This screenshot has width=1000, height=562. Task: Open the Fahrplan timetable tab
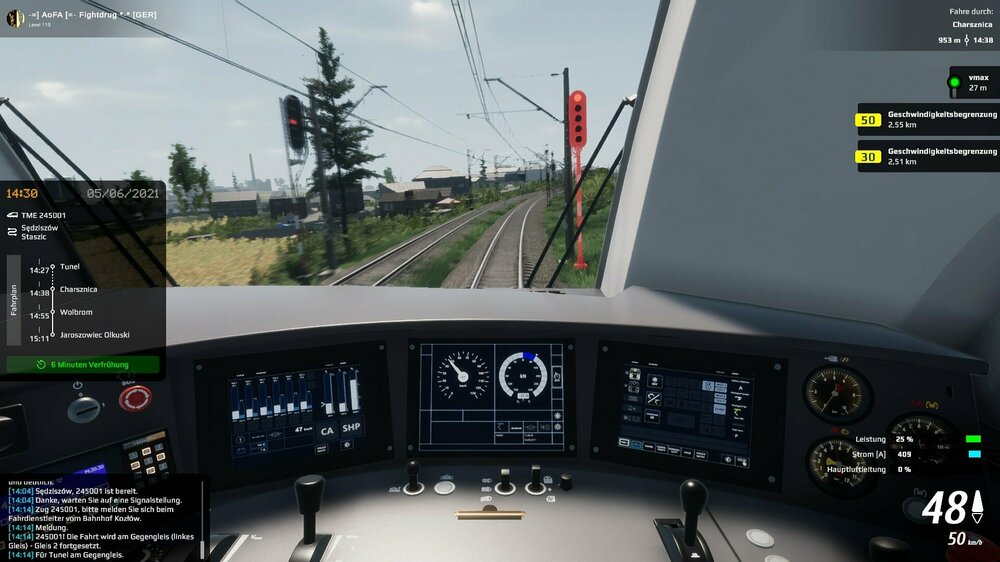coord(14,300)
